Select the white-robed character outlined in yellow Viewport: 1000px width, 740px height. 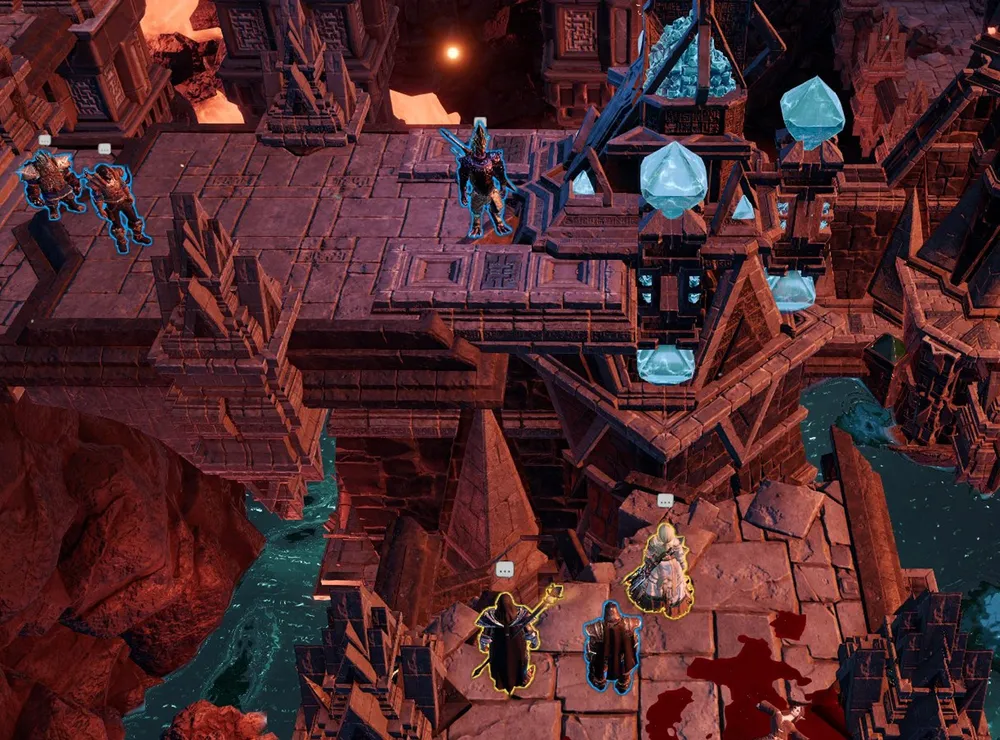(x=662, y=570)
